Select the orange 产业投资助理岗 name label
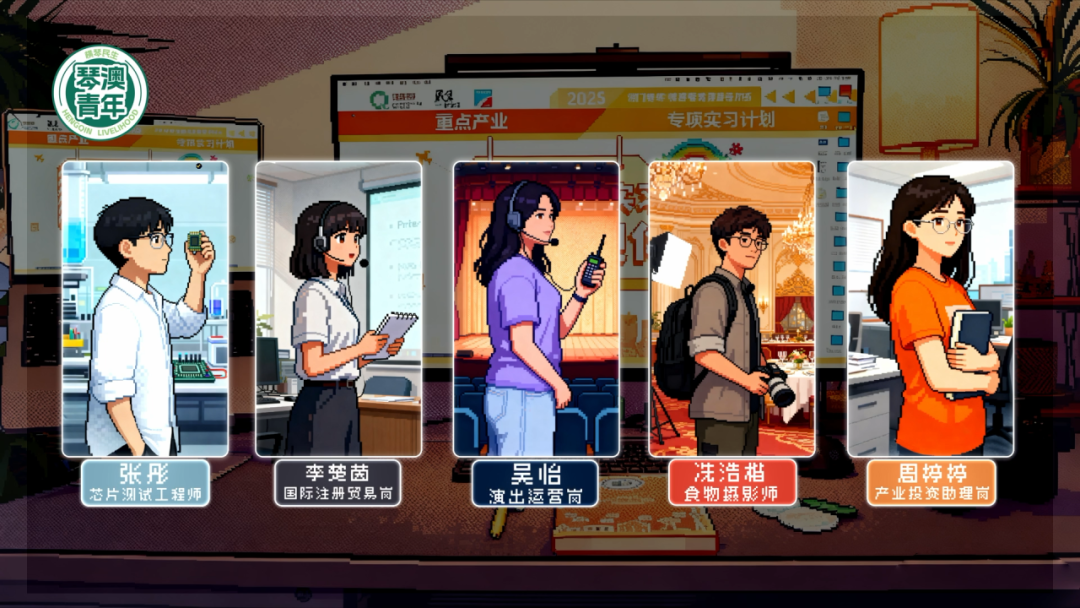This screenshot has width=1080, height=608. tap(931, 482)
